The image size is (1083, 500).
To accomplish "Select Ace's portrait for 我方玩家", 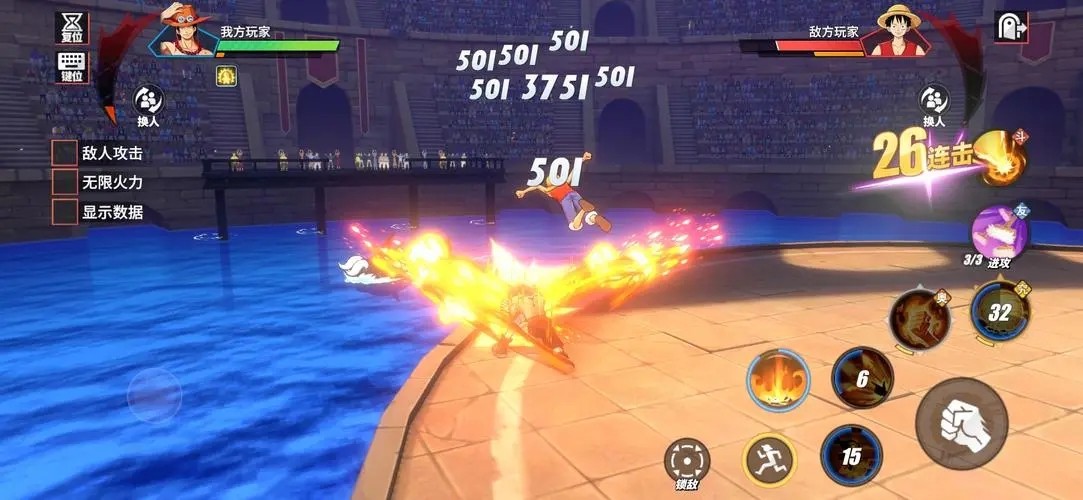I will tap(185, 33).
